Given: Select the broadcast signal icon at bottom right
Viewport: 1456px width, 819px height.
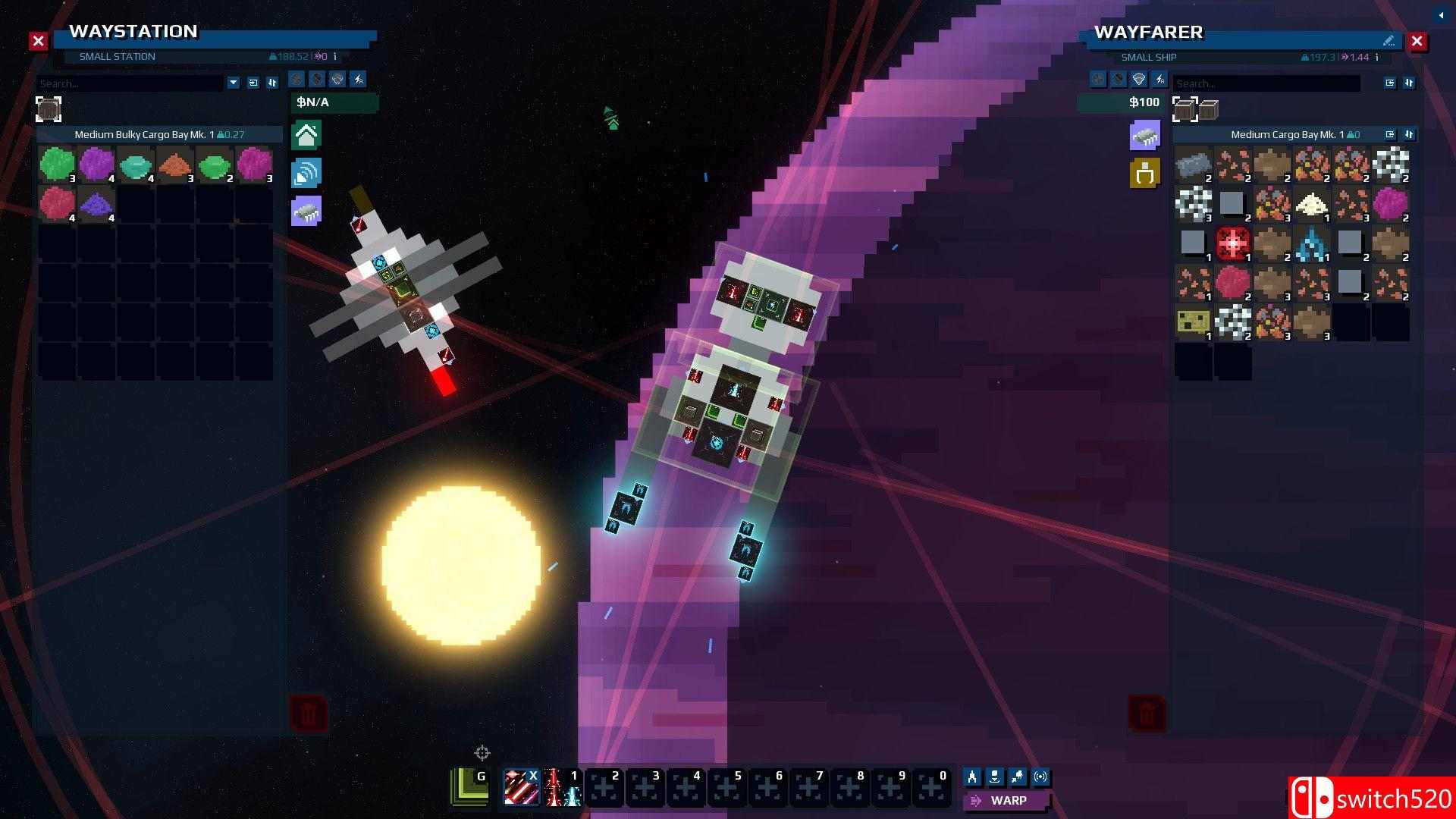Looking at the screenshot, I should [x=1040, y=777].
